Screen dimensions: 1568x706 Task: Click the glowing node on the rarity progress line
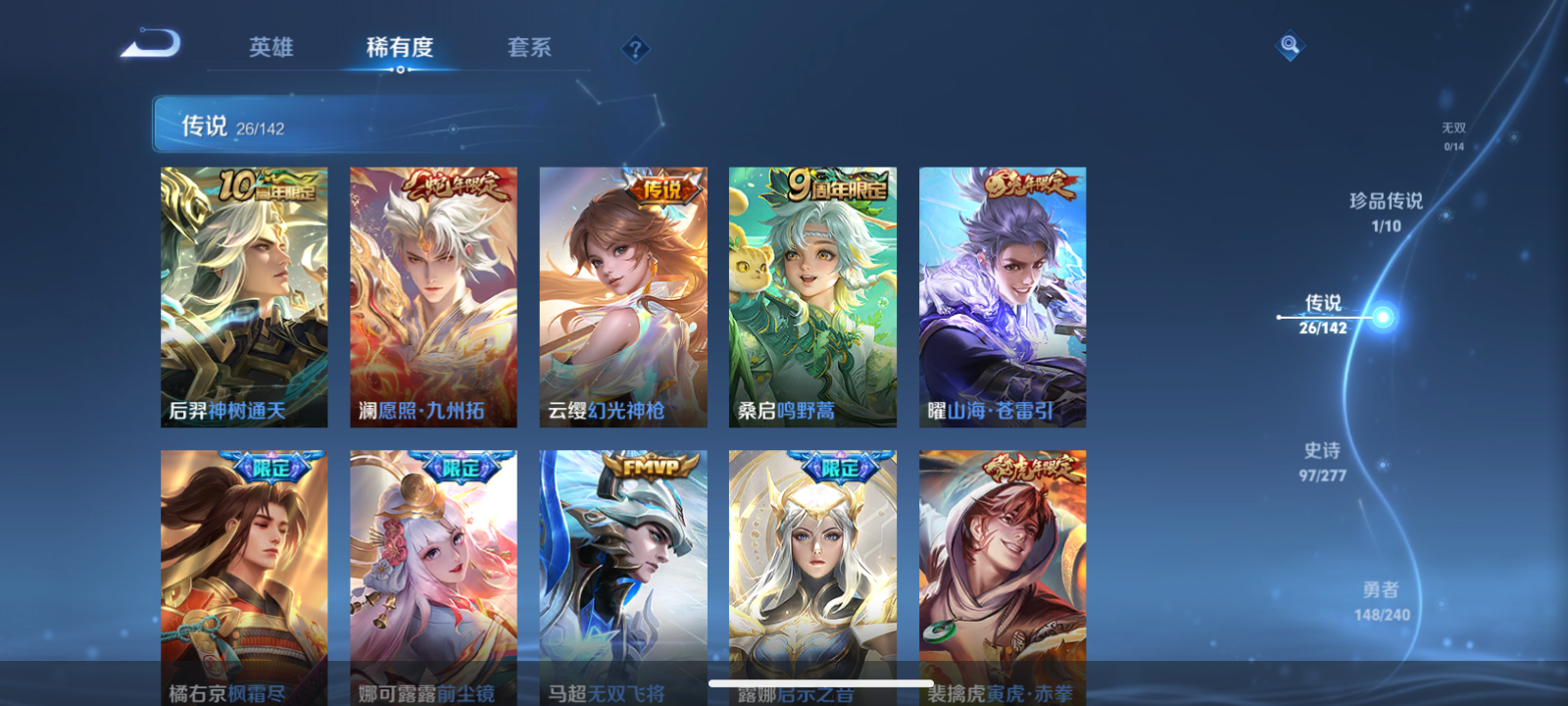[1382, 318]
